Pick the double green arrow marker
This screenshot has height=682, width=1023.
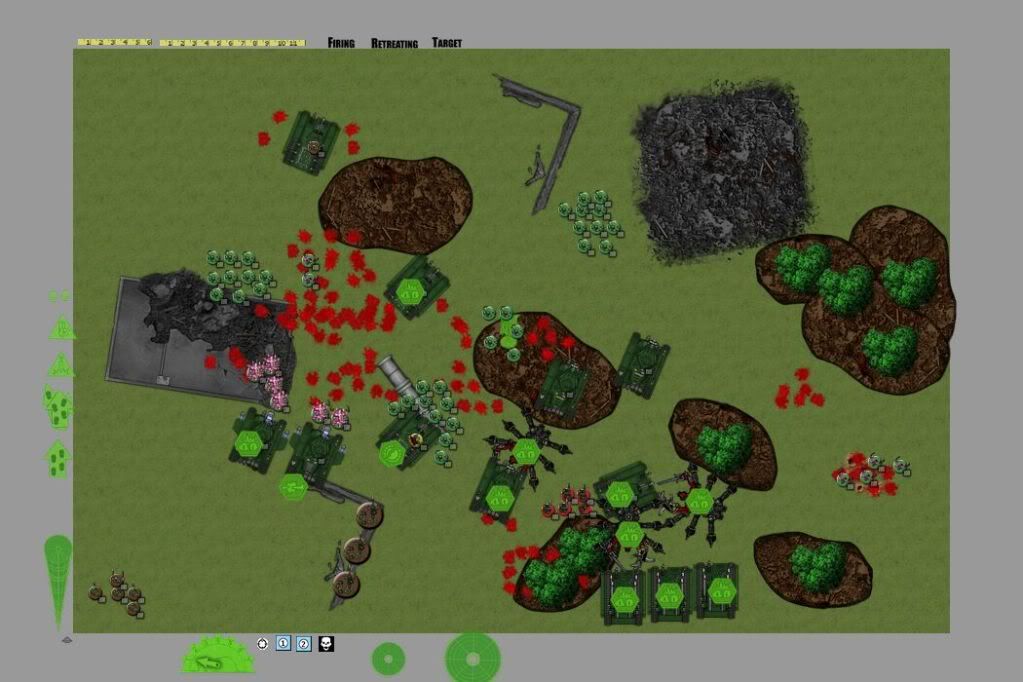(58, 406)
